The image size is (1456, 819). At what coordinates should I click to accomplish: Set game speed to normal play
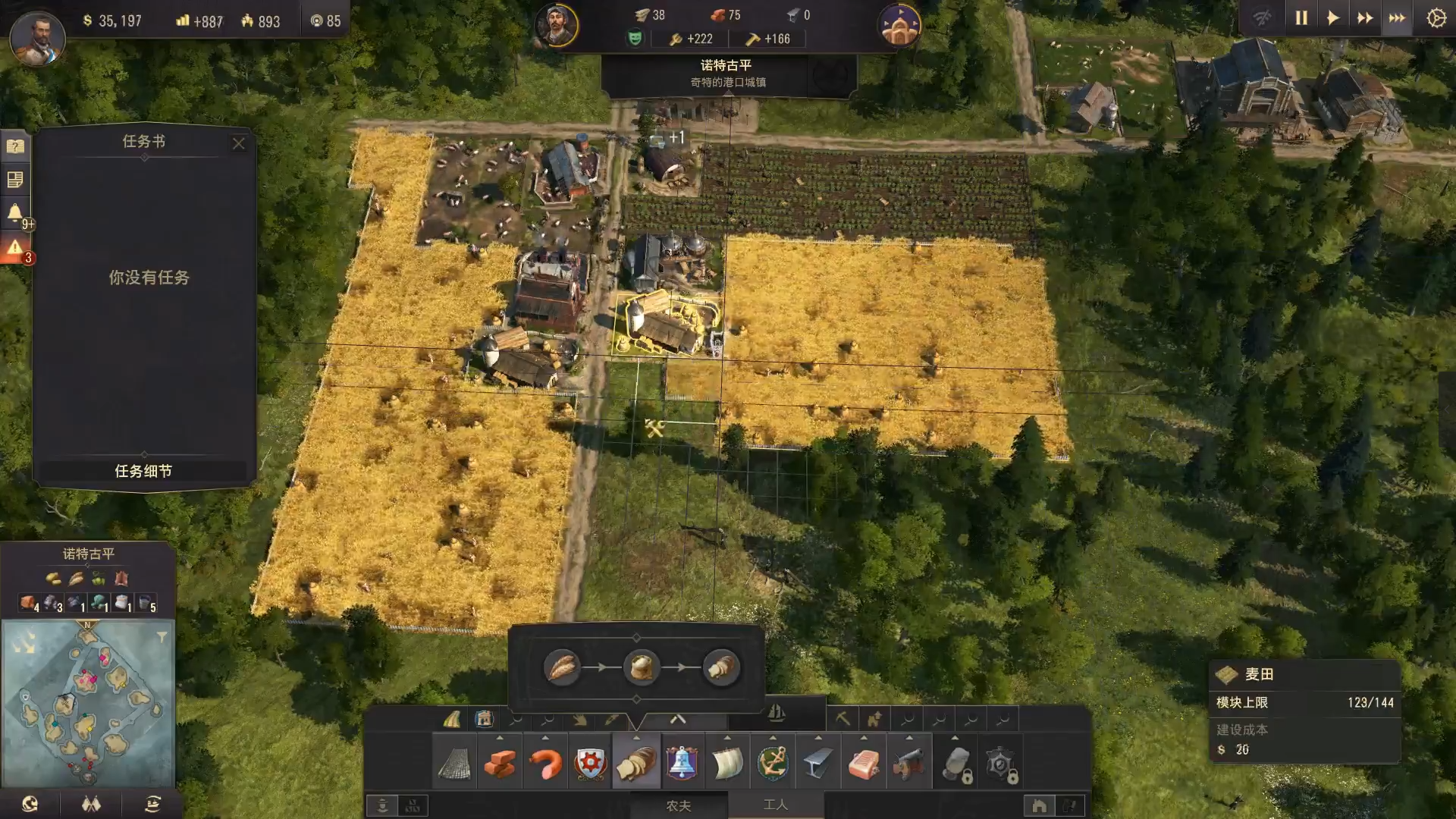coord(1333,18)
